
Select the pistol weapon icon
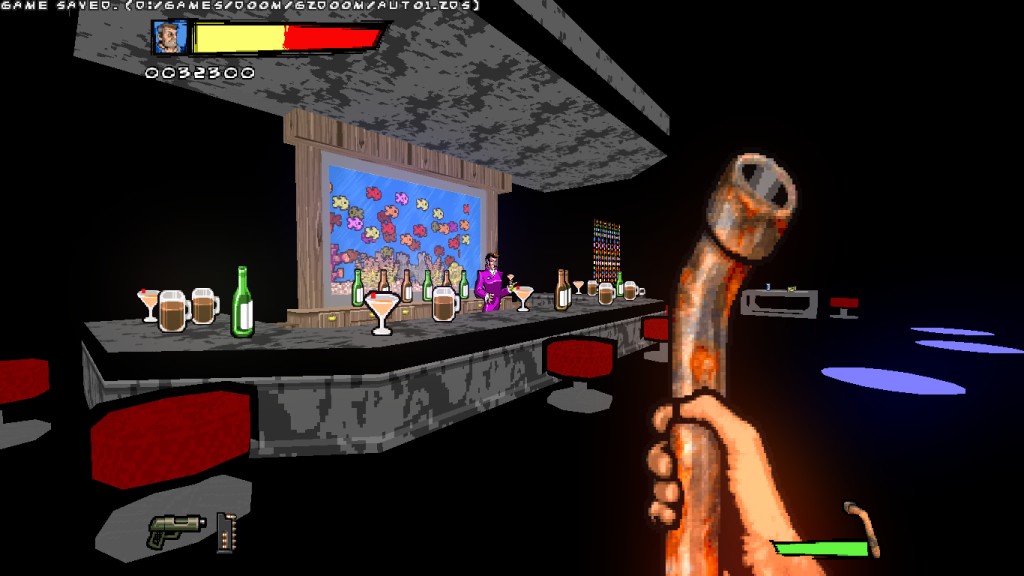175,530
